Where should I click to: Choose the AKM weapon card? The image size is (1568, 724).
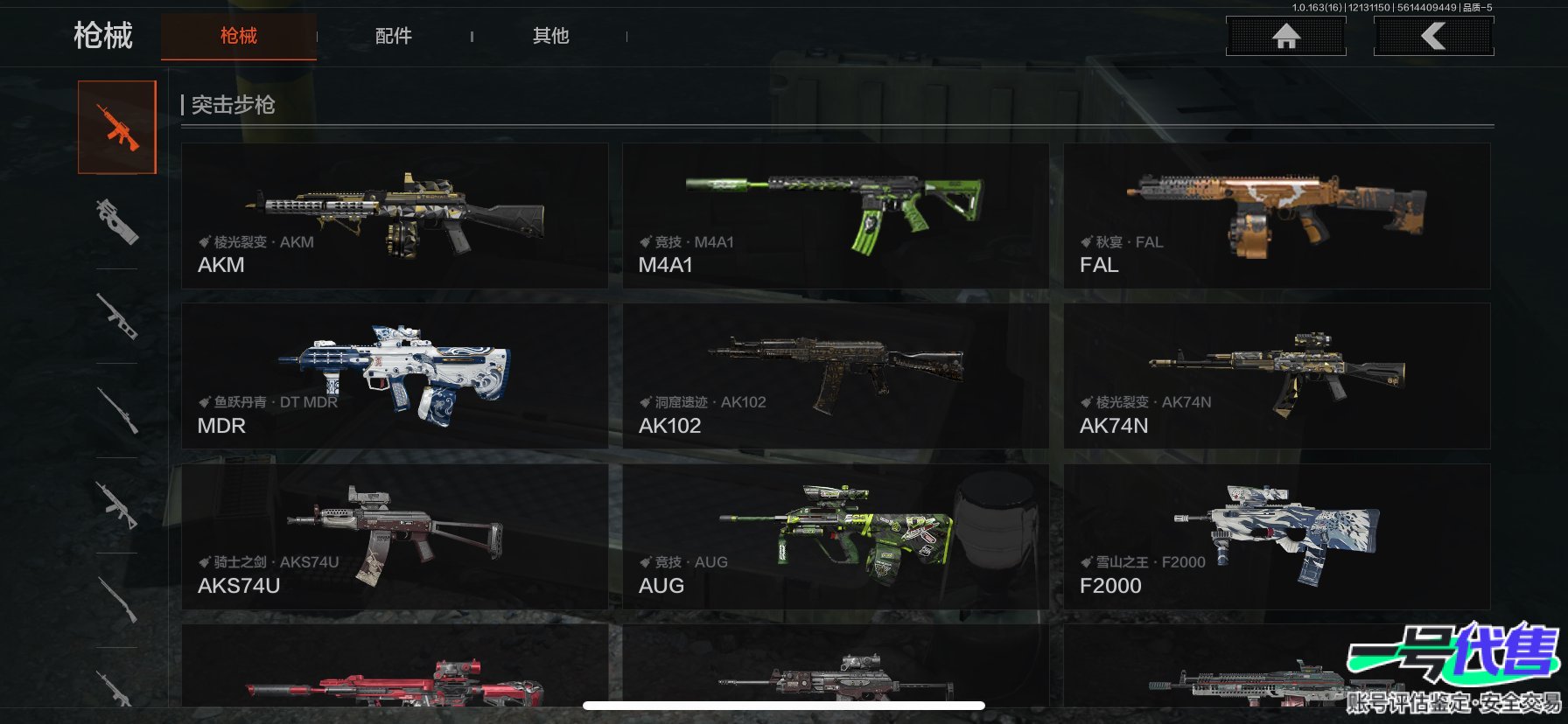(395, 216)
